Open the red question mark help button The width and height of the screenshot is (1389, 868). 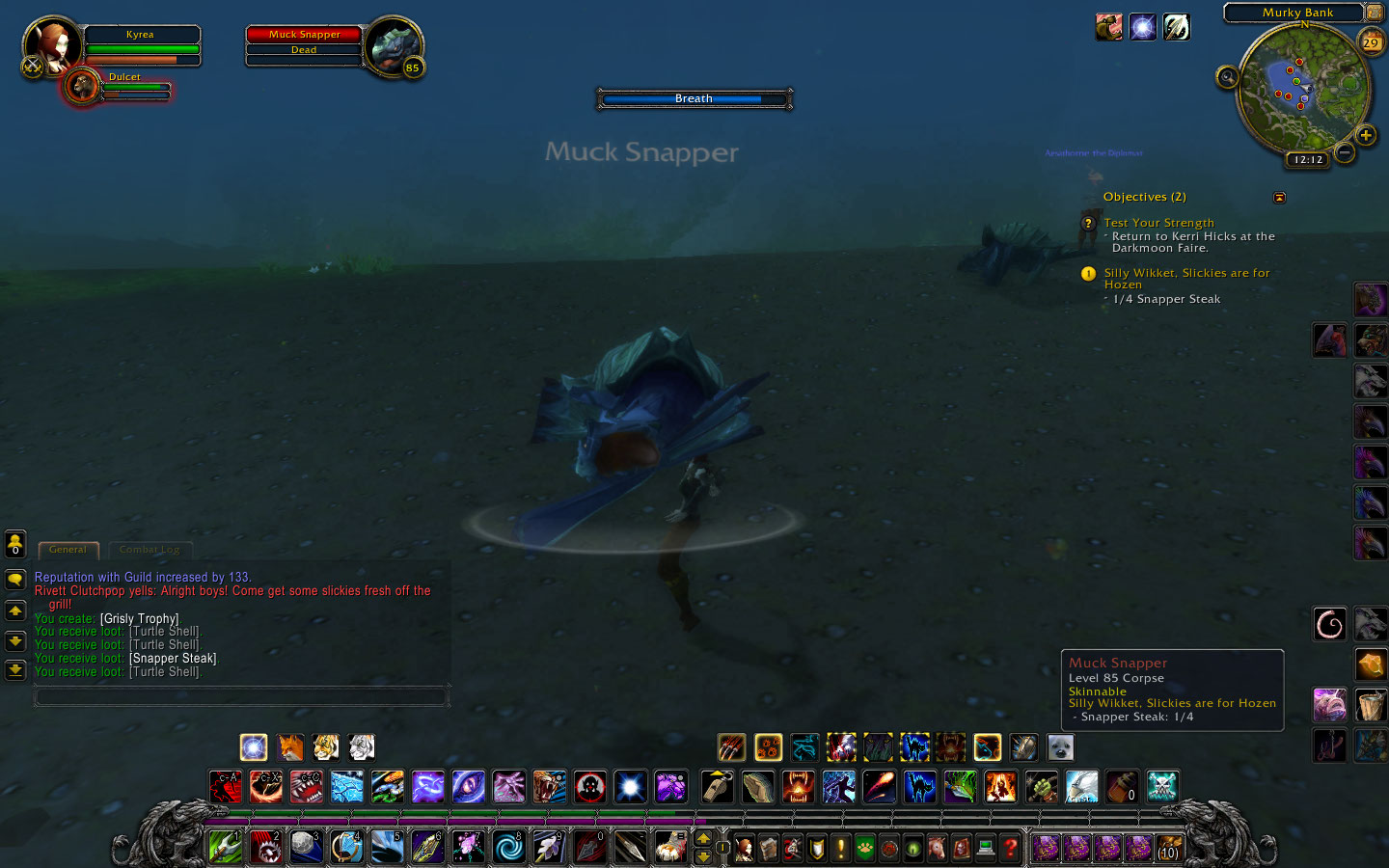click(1010, 848)
